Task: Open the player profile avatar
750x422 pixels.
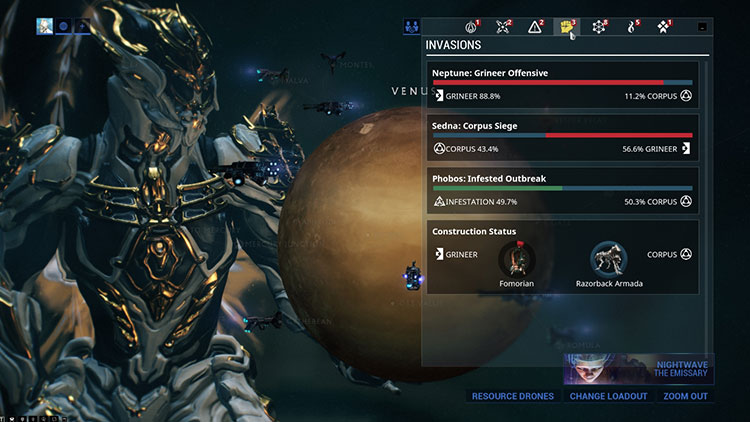Action: click(45, 26)
